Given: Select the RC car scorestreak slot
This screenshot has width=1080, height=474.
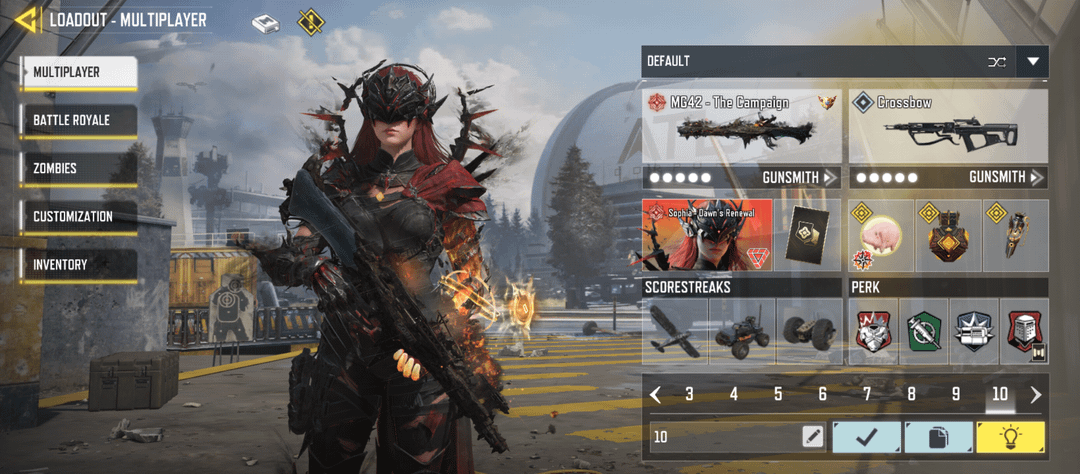Looking at the screenshot, I should [x=741, y=331].
